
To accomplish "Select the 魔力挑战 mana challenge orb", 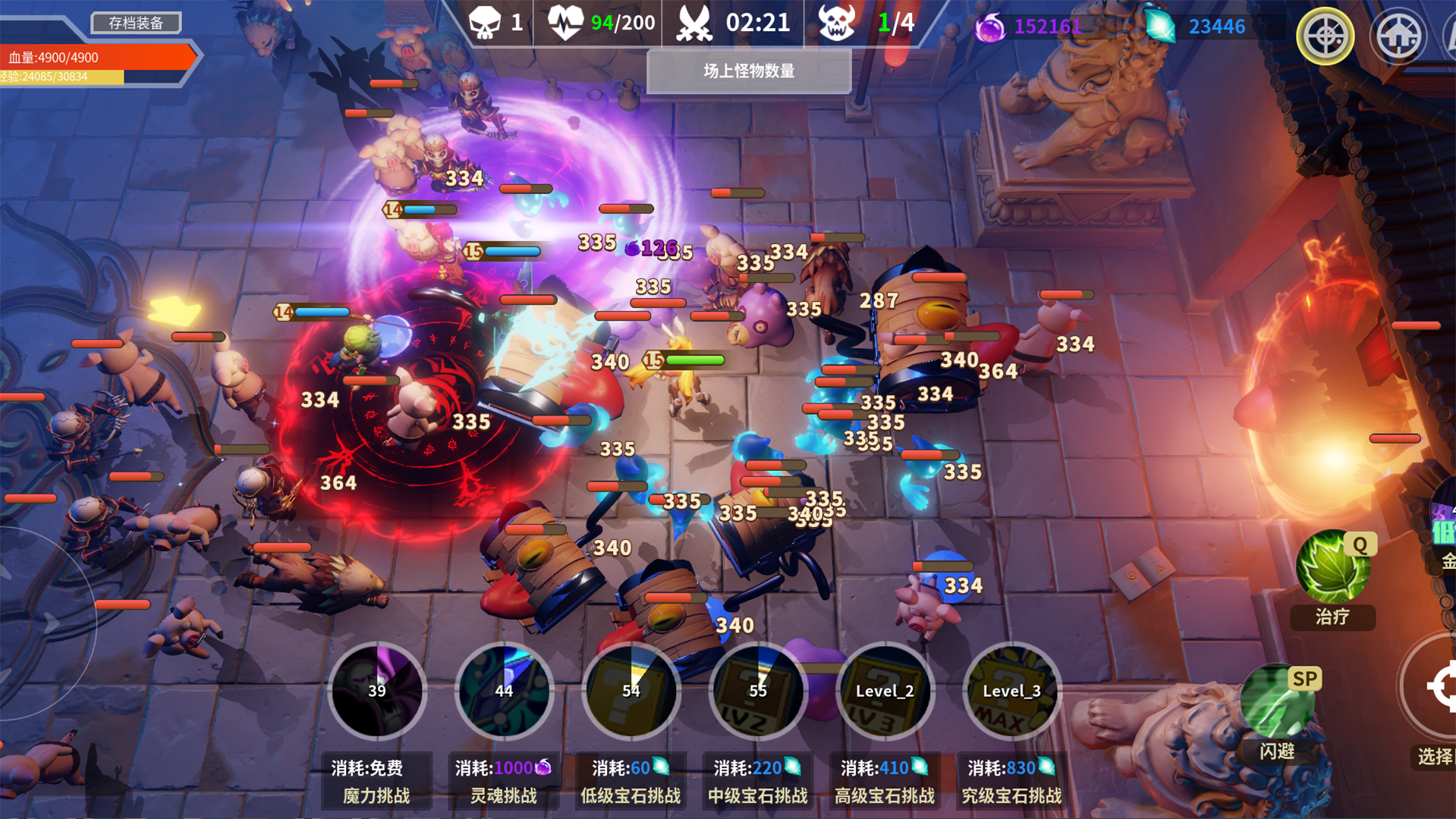I will (x=376, y=692).
